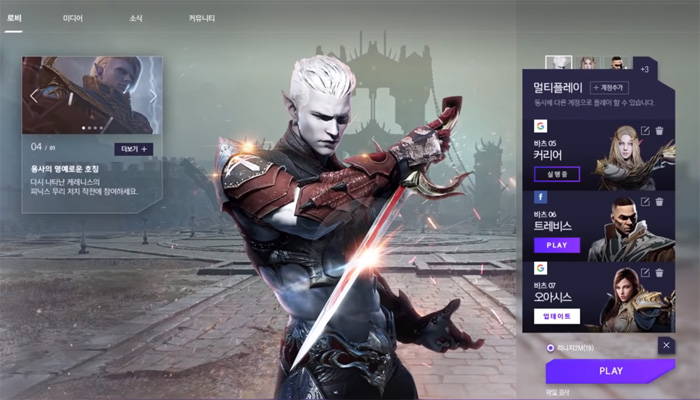The height and width of the screenshot is (400, 700).
Task: Open the 미디어 tab
Action: coord(73,18)
